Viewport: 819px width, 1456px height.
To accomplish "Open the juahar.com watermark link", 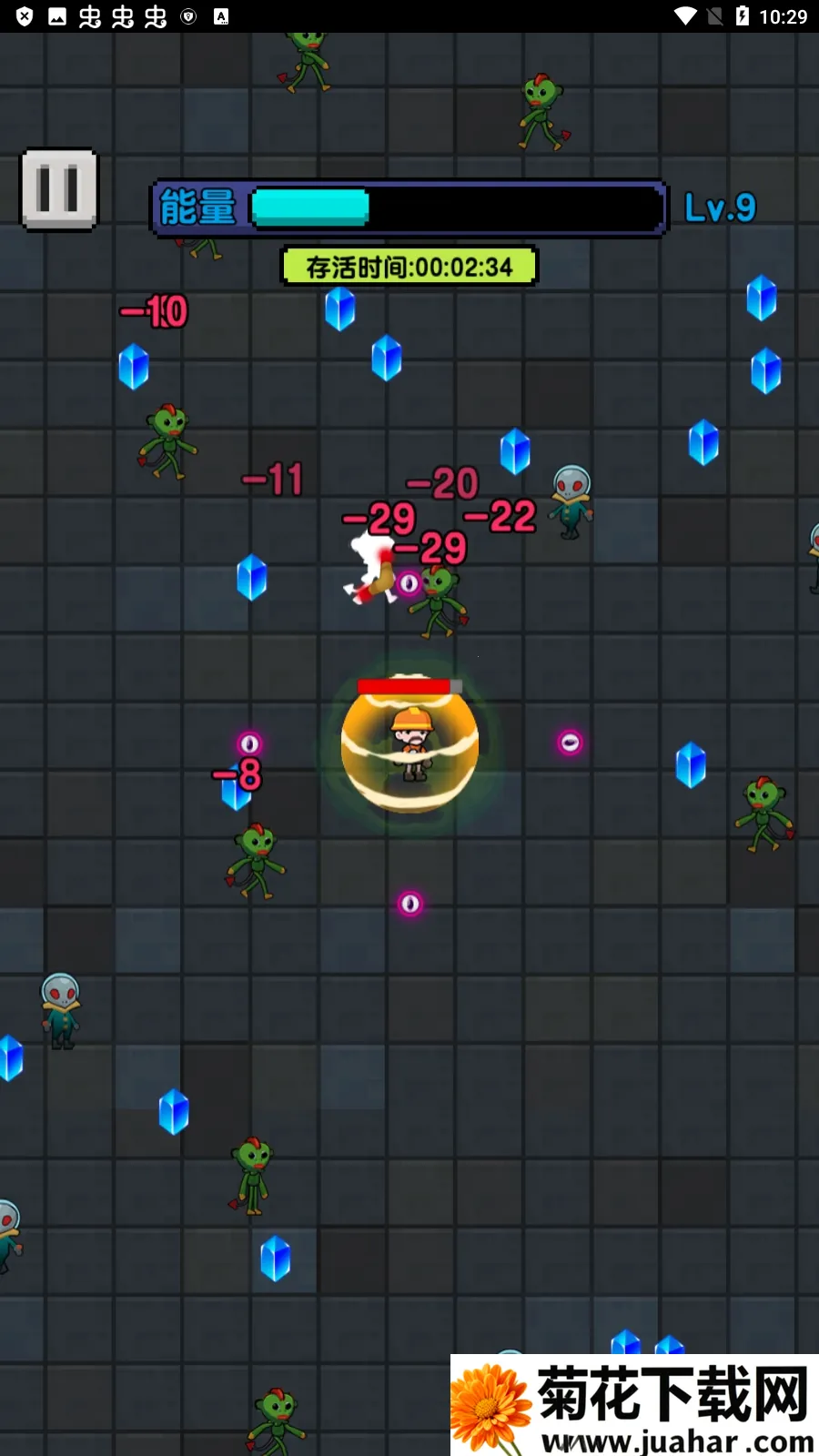I will pyautogui.click(x=635, y=1405).
